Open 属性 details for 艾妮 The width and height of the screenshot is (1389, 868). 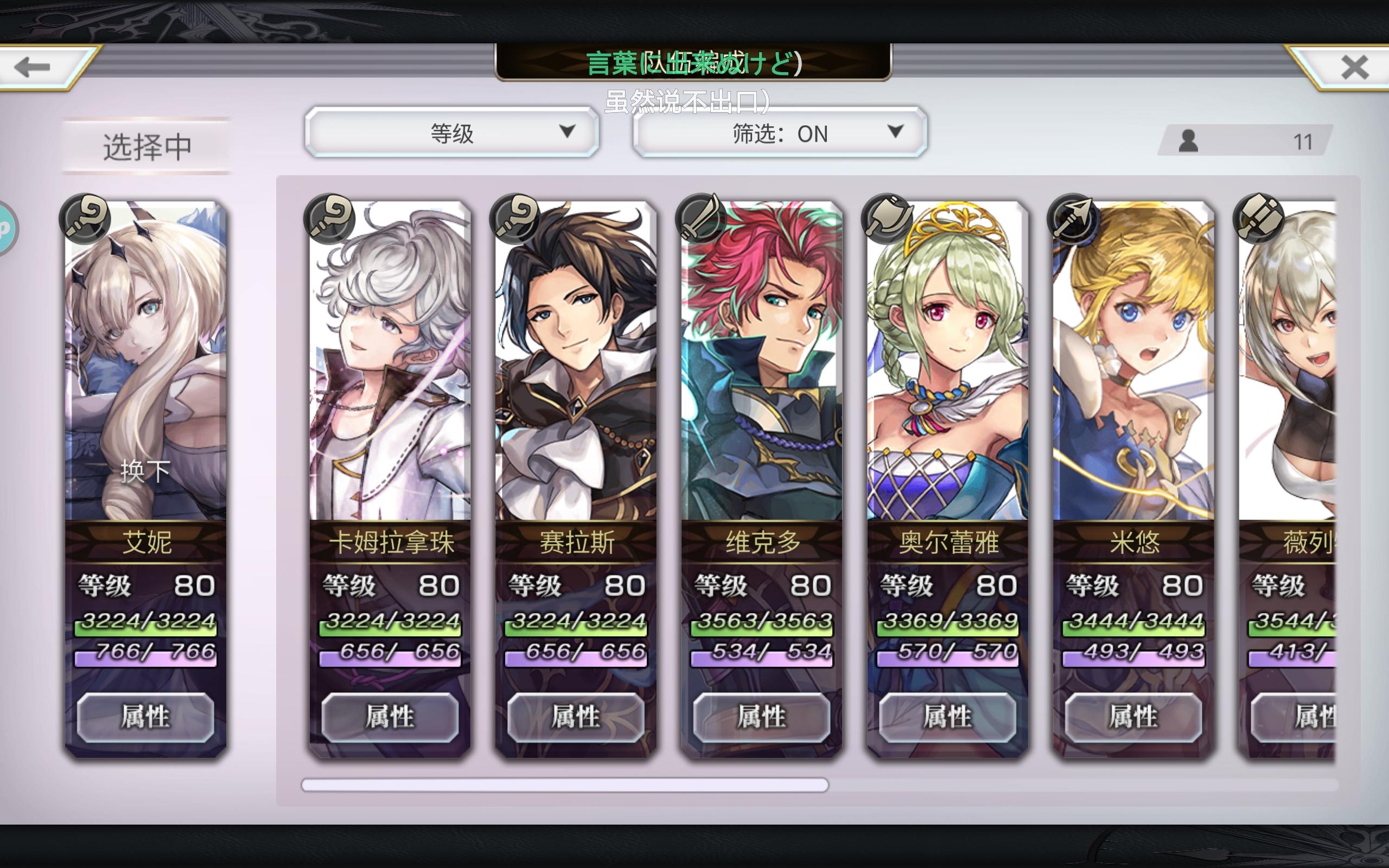click(145, 717)
